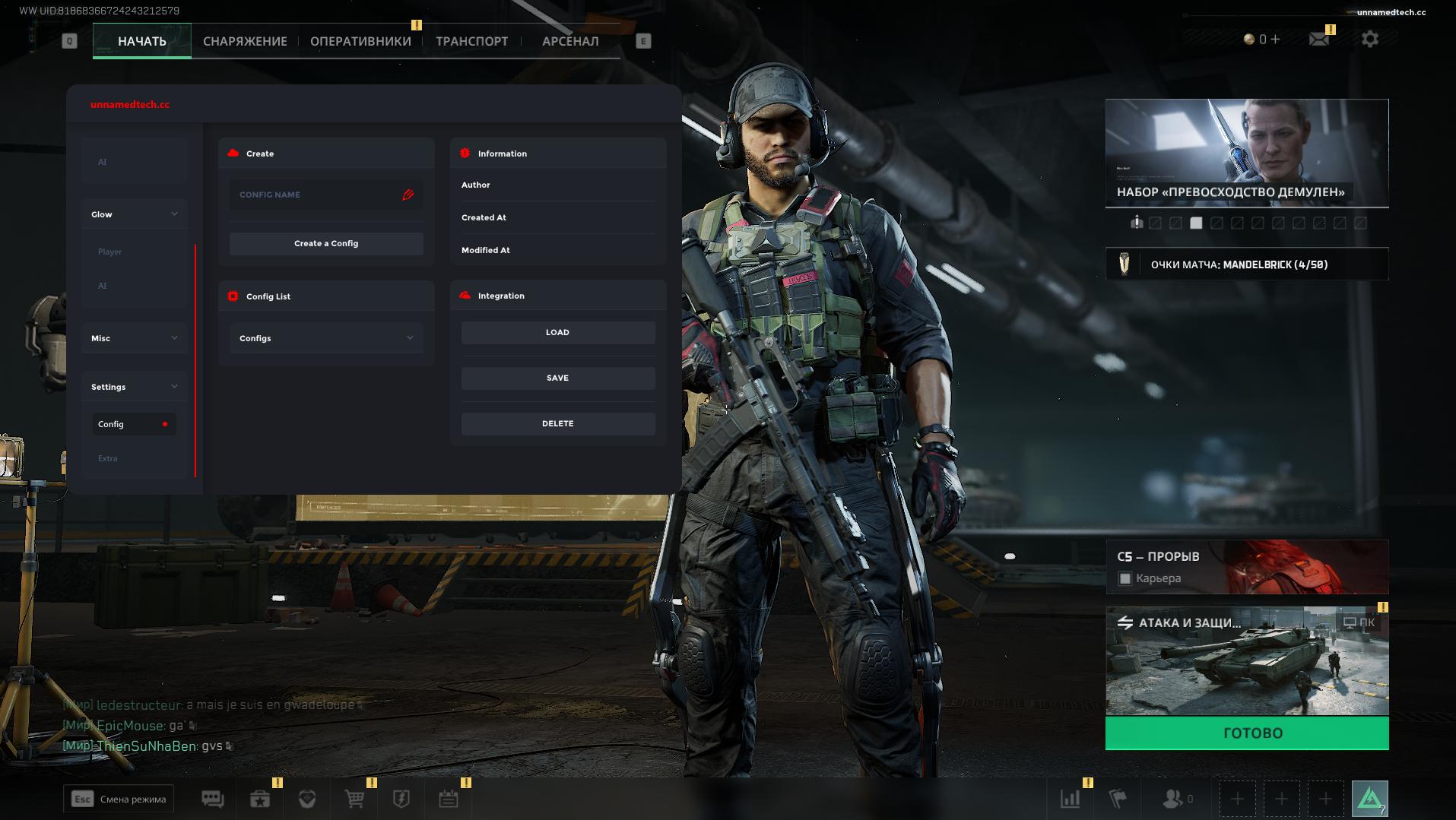
Task: Open the Оперативники tab
Action: click(360, 41)
